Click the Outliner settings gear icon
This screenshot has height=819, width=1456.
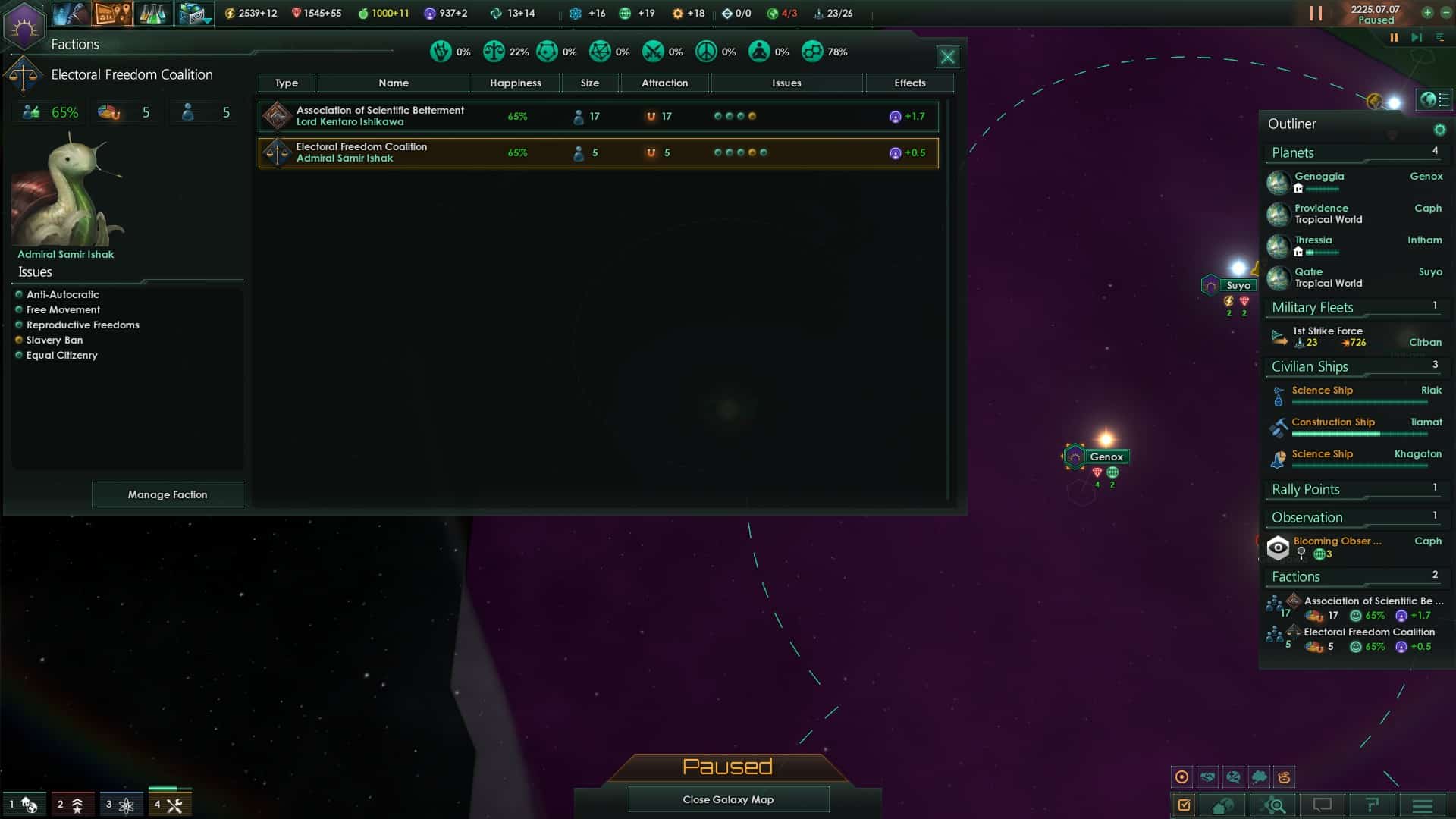(1439, 130)
